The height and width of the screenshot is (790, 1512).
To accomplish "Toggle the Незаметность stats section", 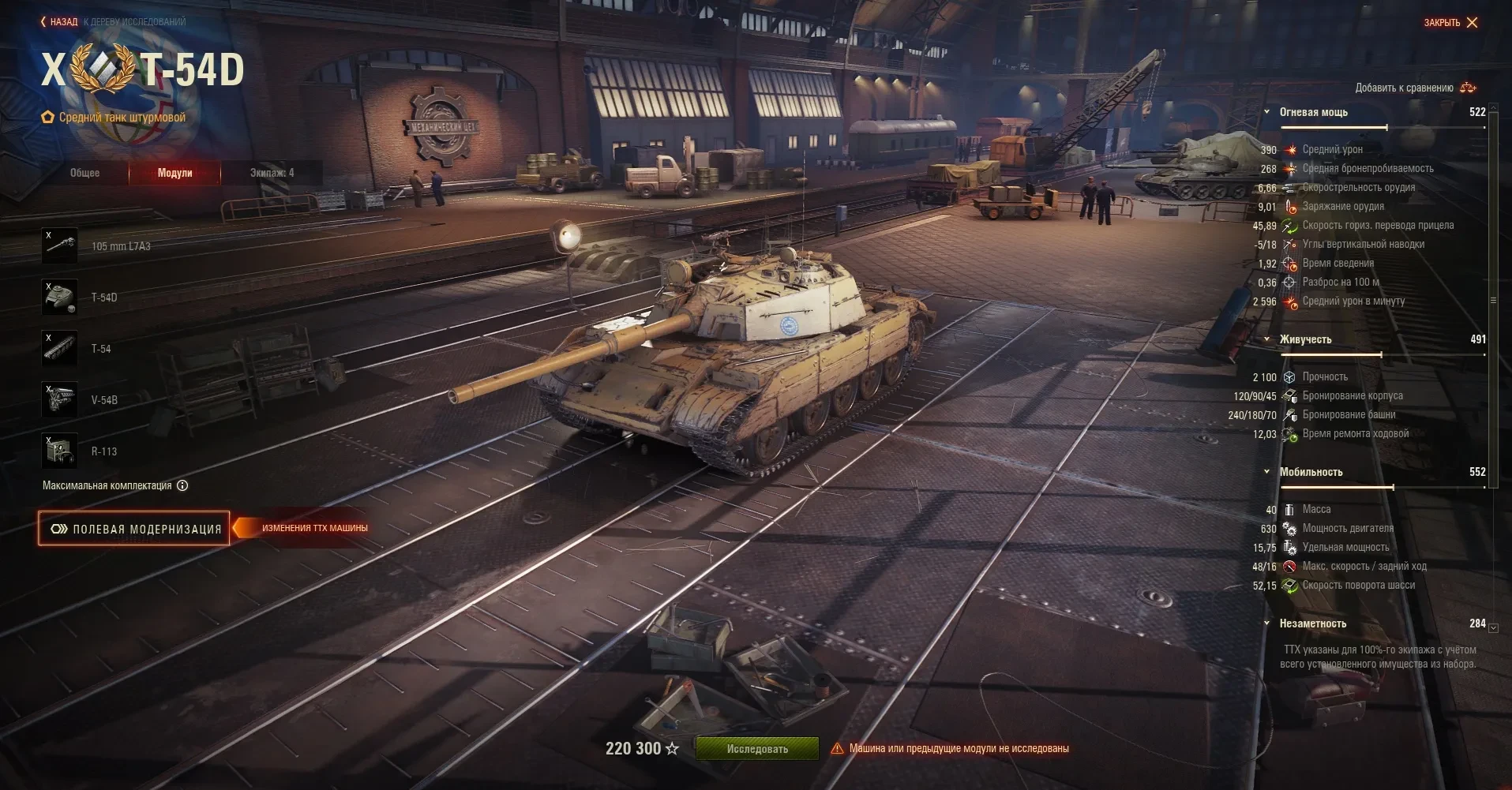I will (1267, 623).
